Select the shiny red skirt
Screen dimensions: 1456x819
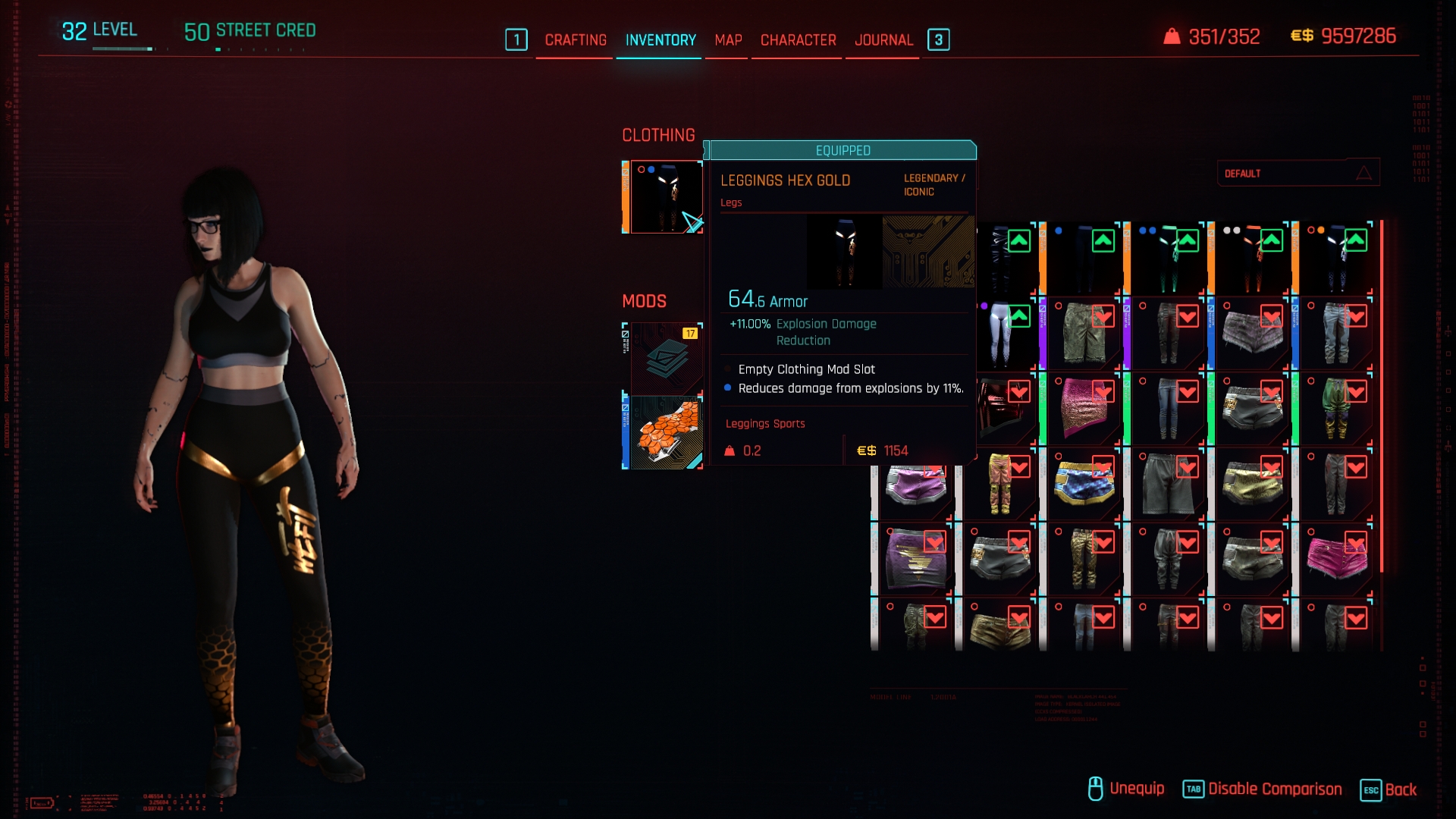[x=1001, y=408]
